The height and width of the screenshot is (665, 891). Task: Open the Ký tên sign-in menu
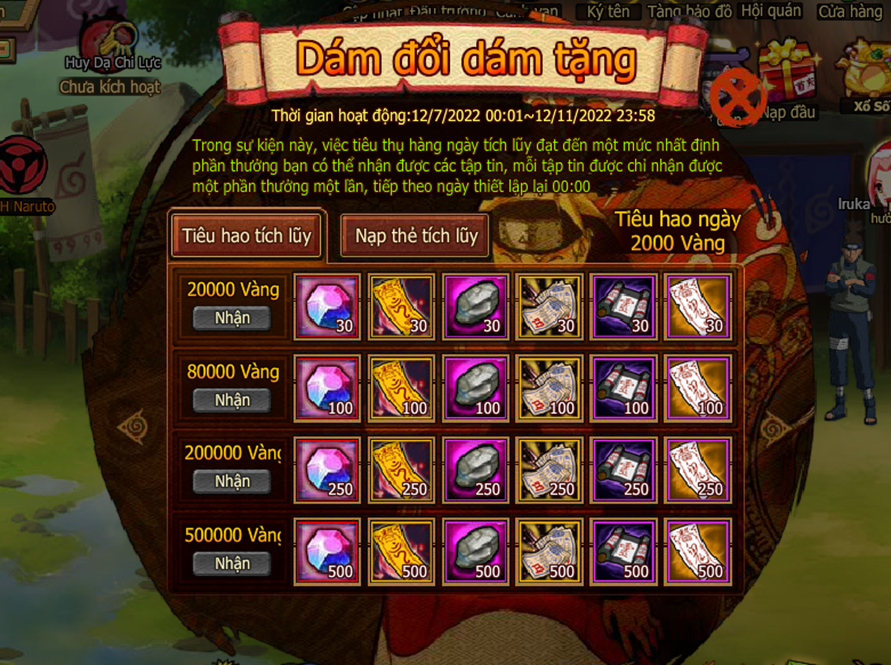click(x=608, y=11)
